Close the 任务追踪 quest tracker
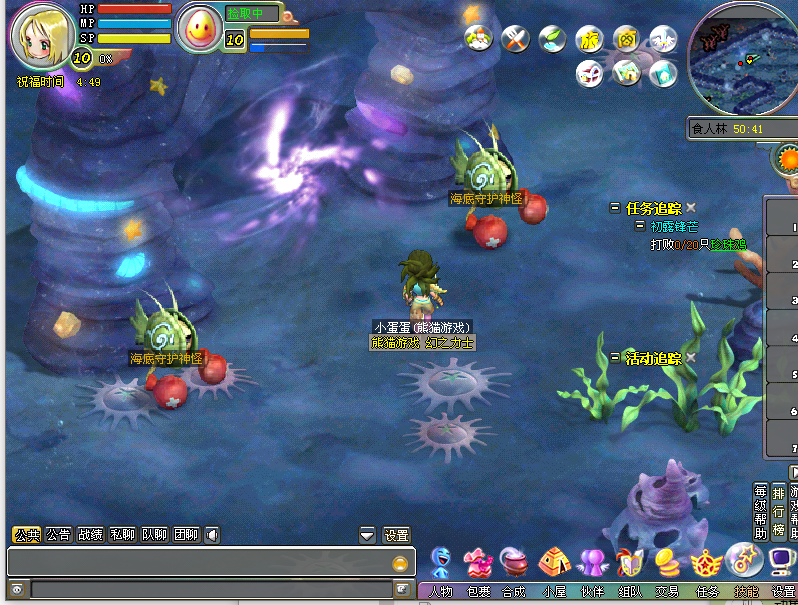798x605 pixels. [691, 208]
